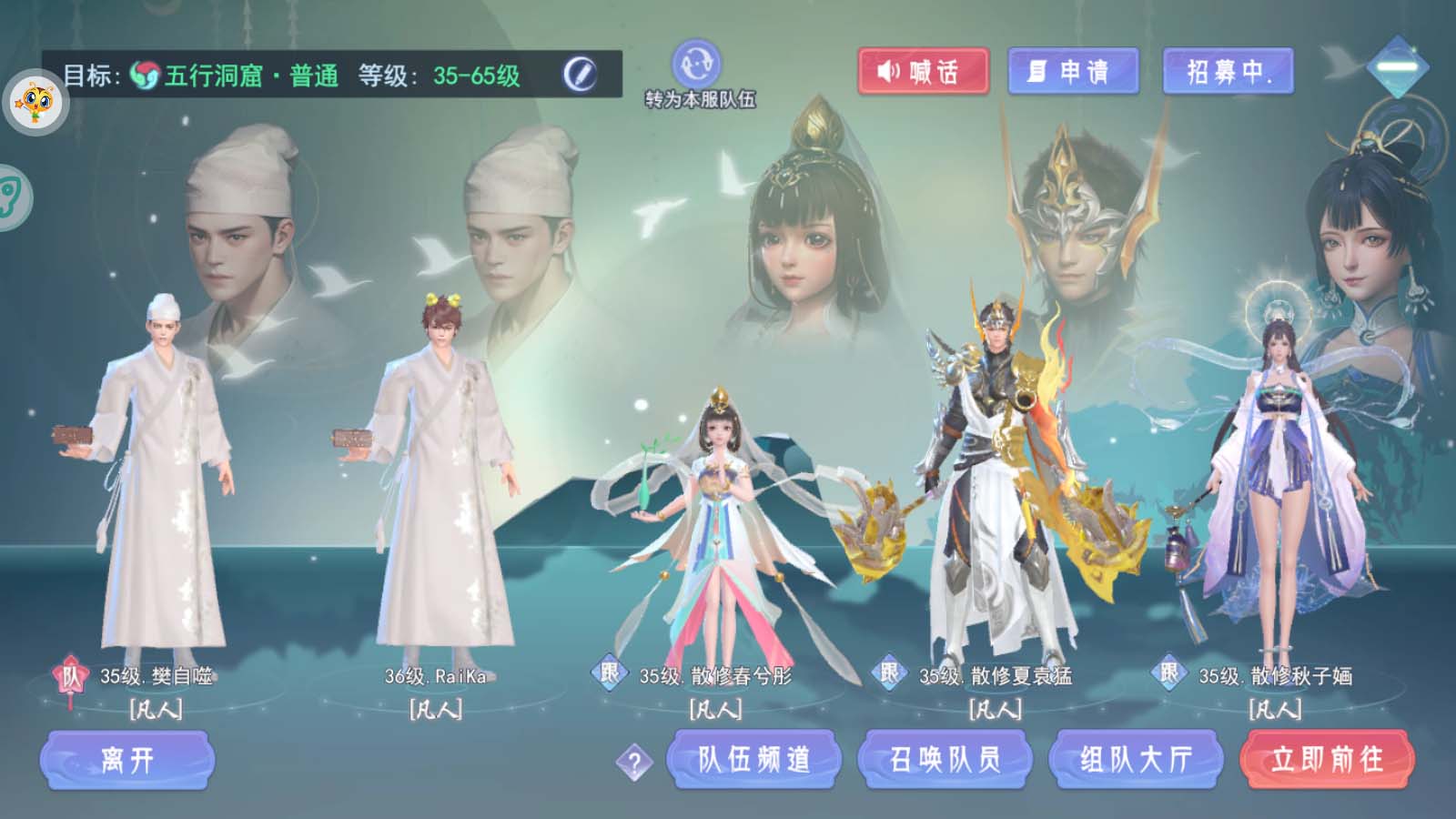Summon team members with 召唤队员

[945, 760]
